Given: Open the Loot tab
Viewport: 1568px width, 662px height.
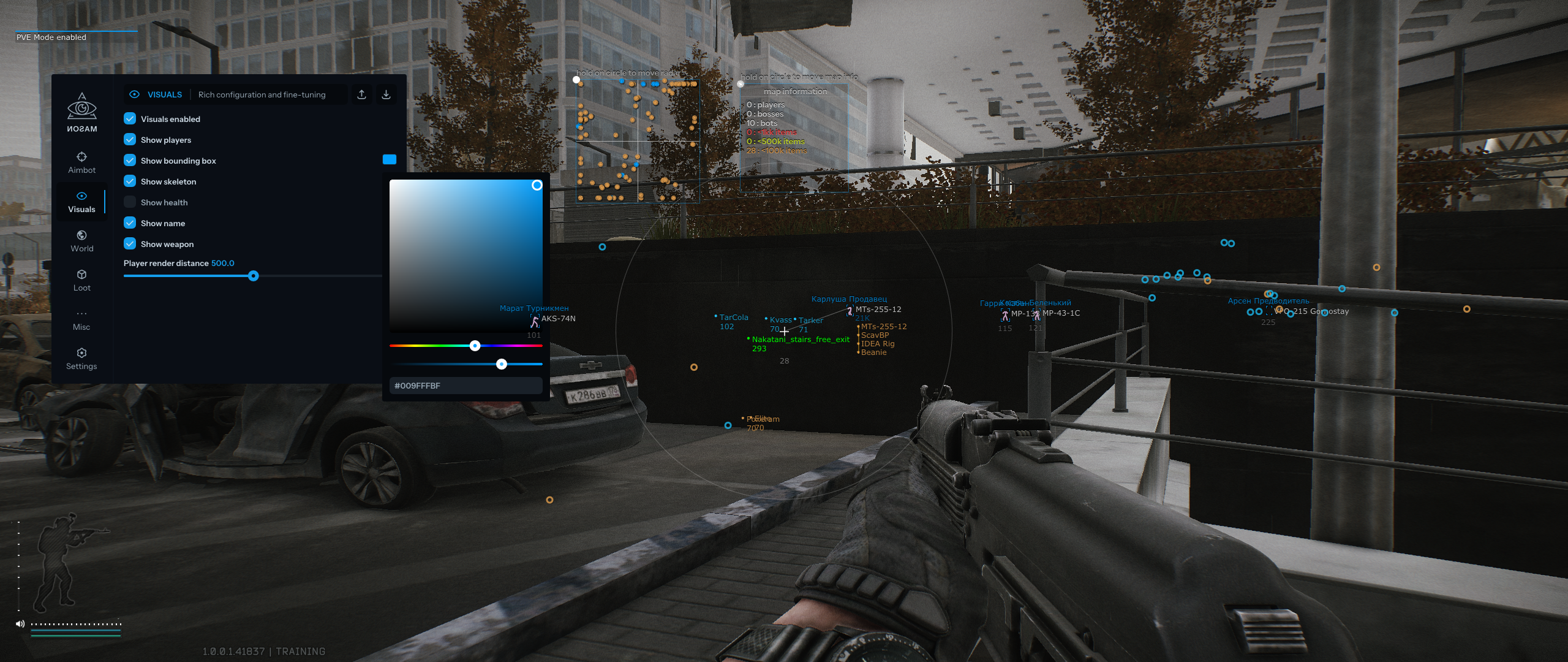Looking at the screenshot, I should coord(81,280).
